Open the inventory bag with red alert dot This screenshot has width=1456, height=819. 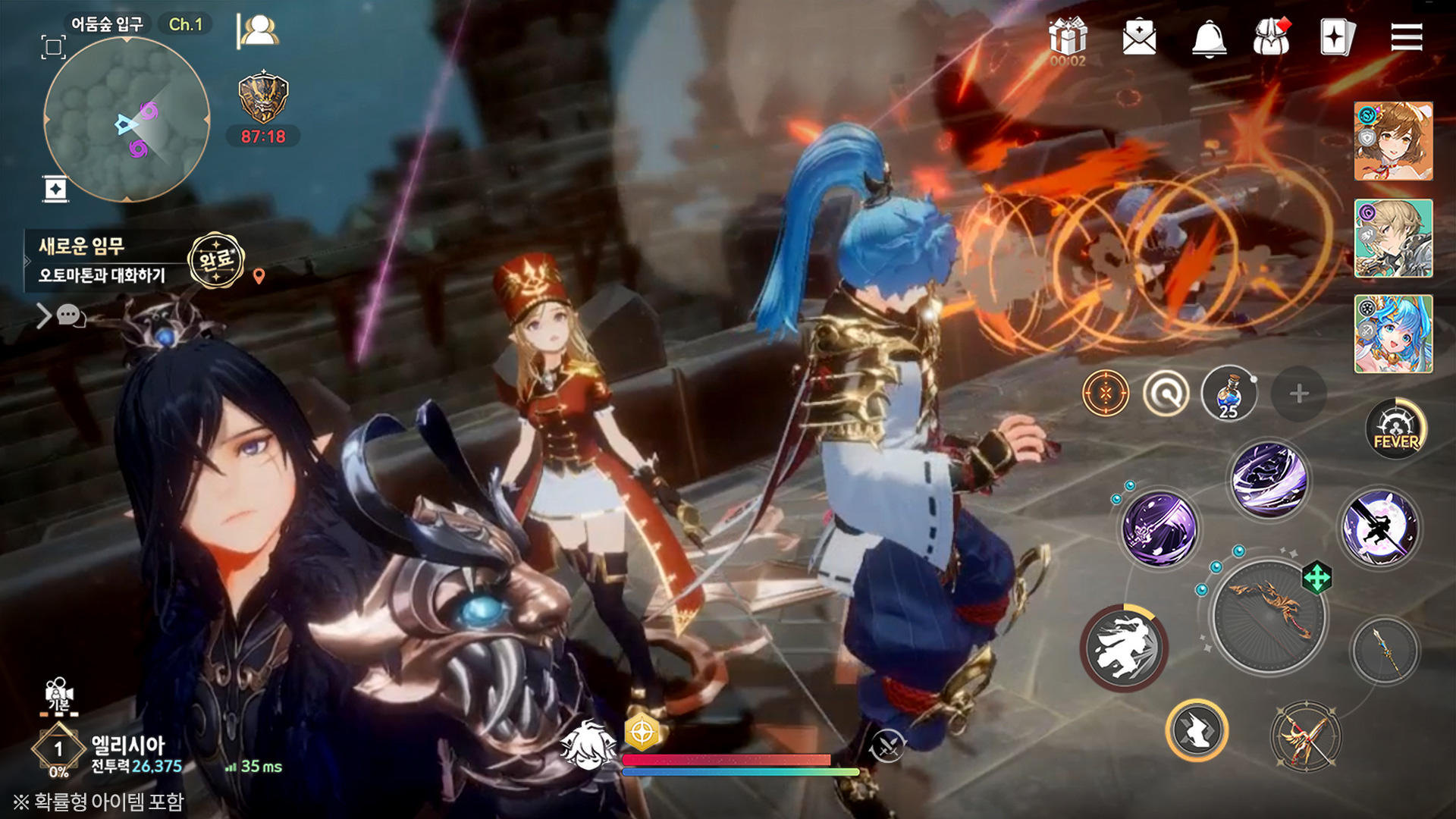coord(1272,36)
